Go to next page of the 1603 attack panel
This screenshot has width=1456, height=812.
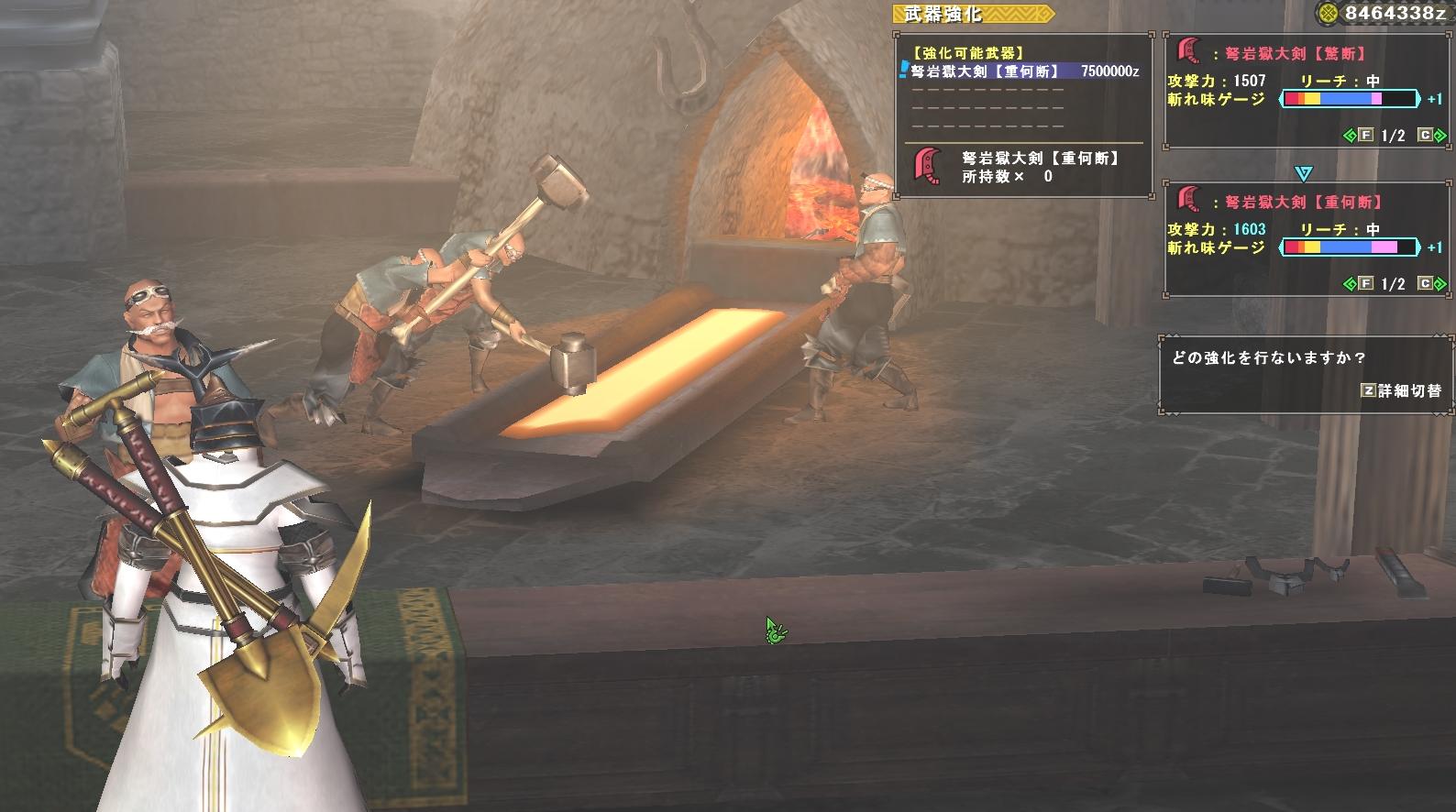(1439, 284)
